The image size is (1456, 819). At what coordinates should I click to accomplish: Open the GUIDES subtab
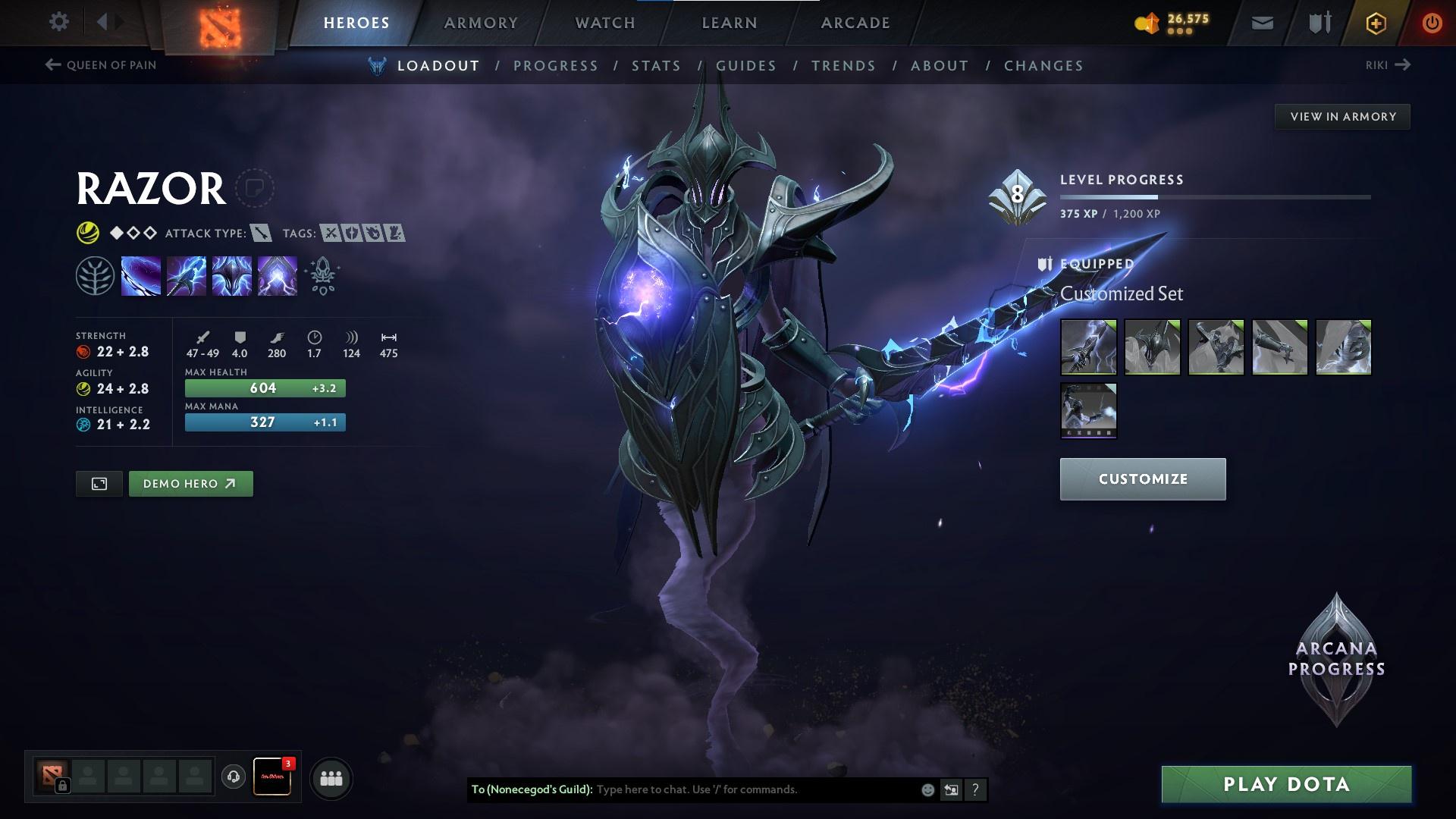[745, 66]
